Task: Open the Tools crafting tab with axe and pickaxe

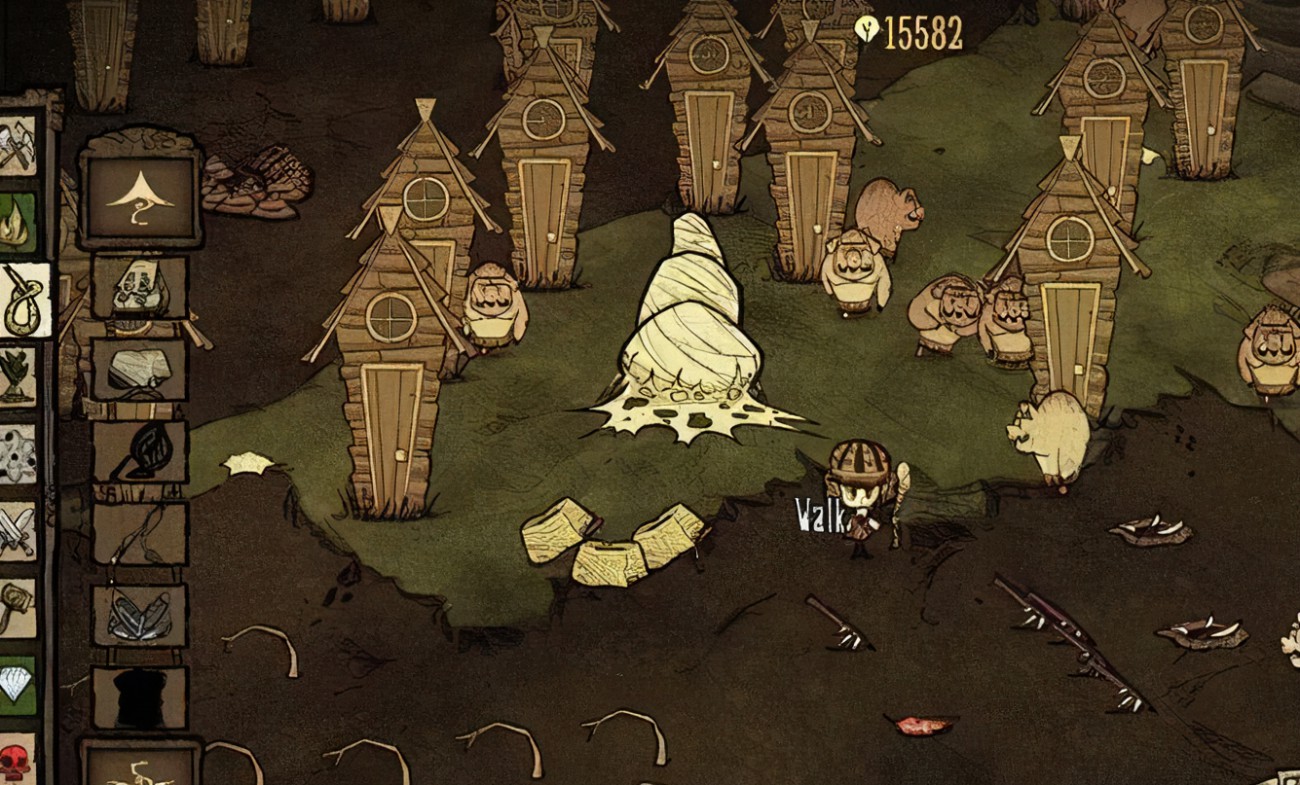Action: (x=17, y=145)
